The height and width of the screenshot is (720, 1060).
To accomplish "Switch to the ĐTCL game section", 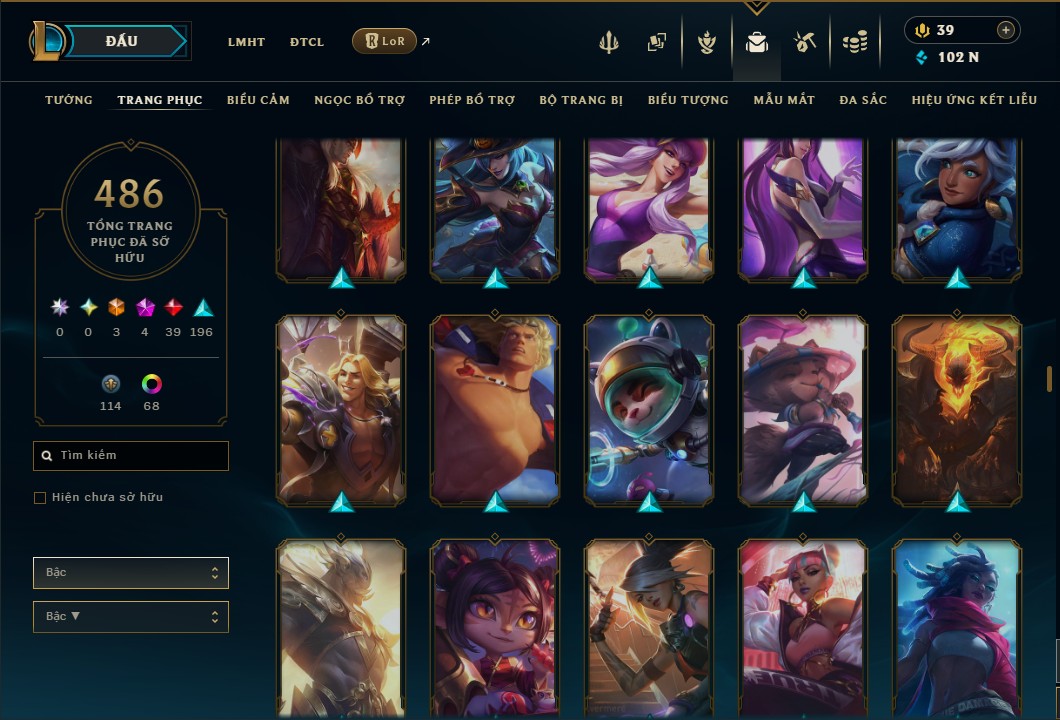I will click(x=307, y=42).
